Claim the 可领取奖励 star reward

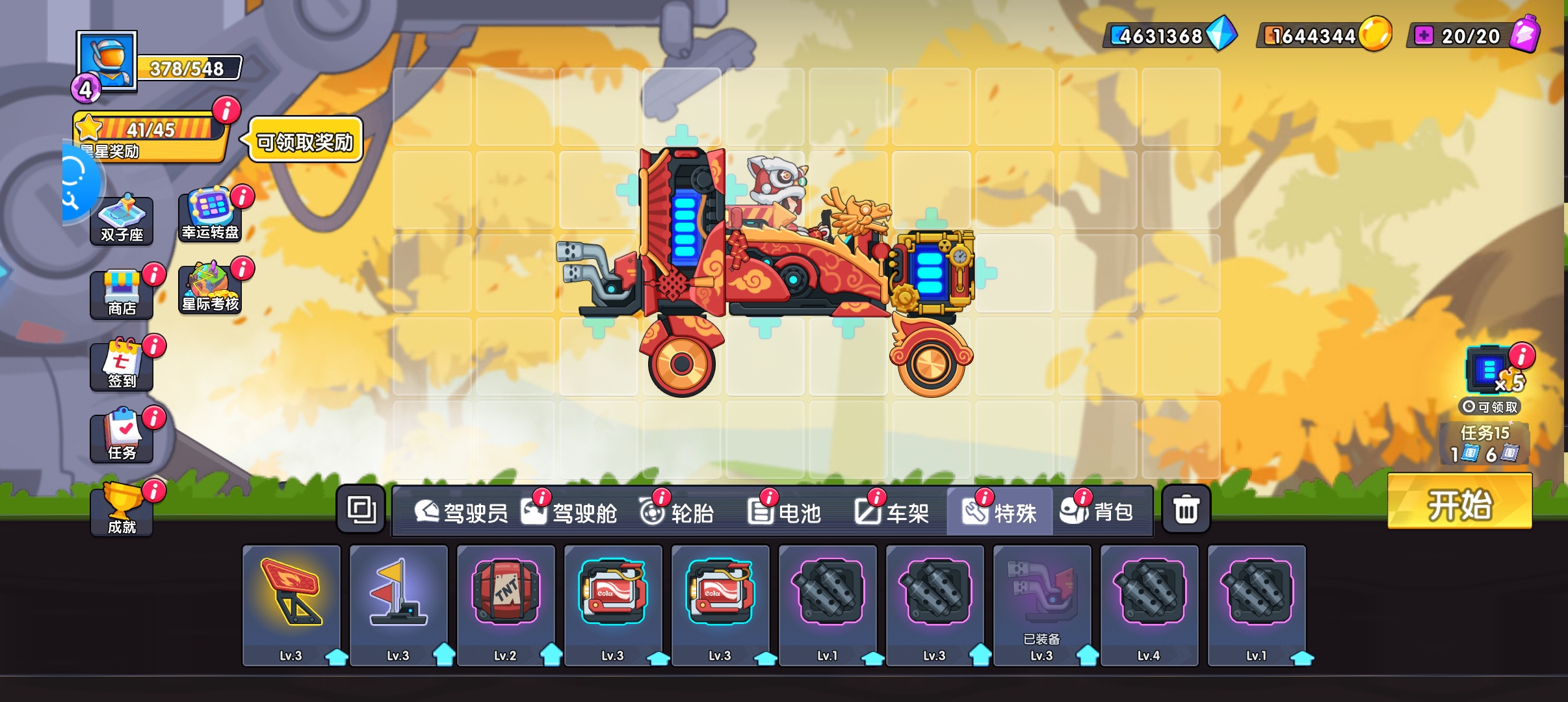[x=306, y=140]
